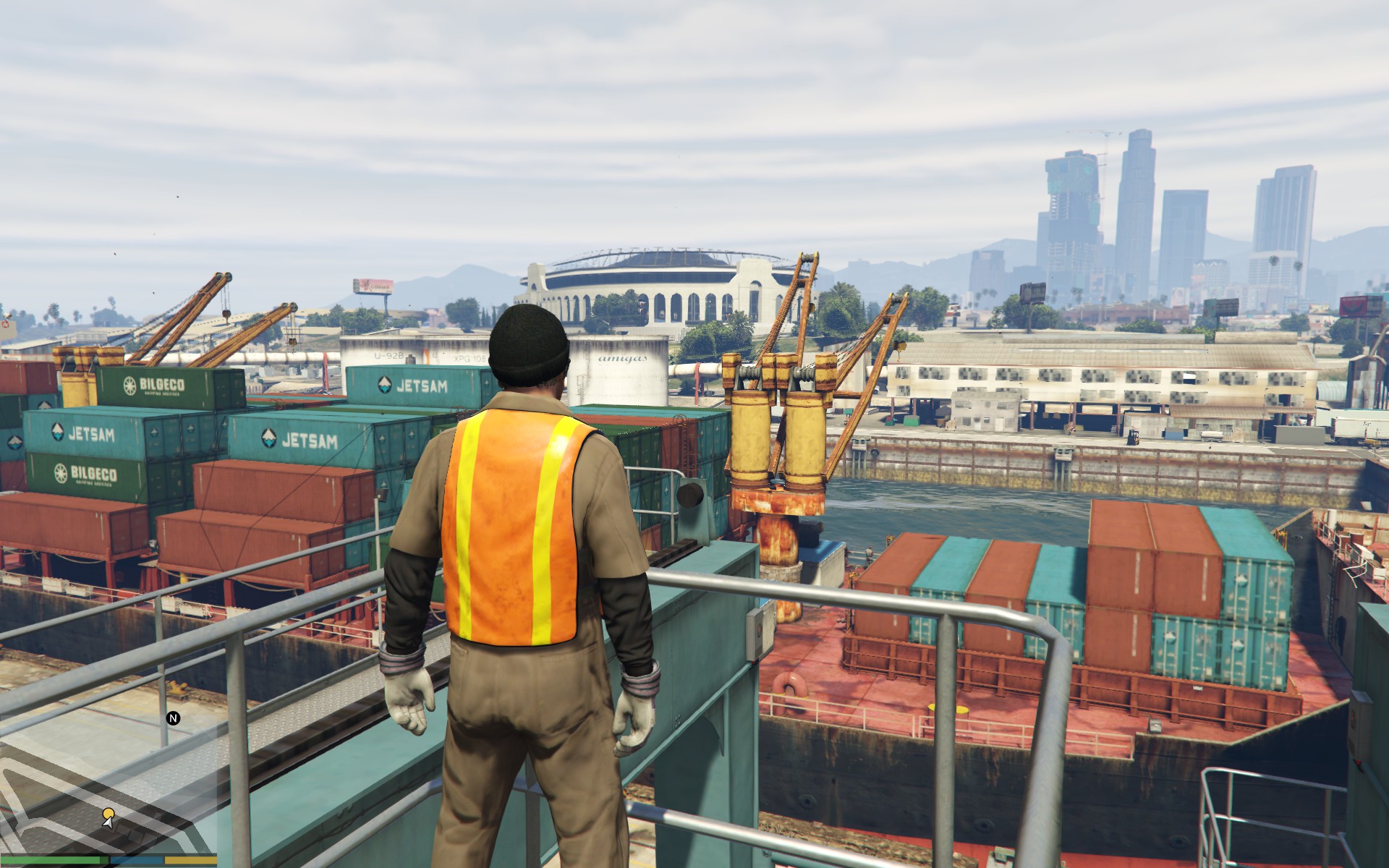Click the white player arrow on the minimap
This screenshot has height=868, width=1389.
(x=109, y=824)
